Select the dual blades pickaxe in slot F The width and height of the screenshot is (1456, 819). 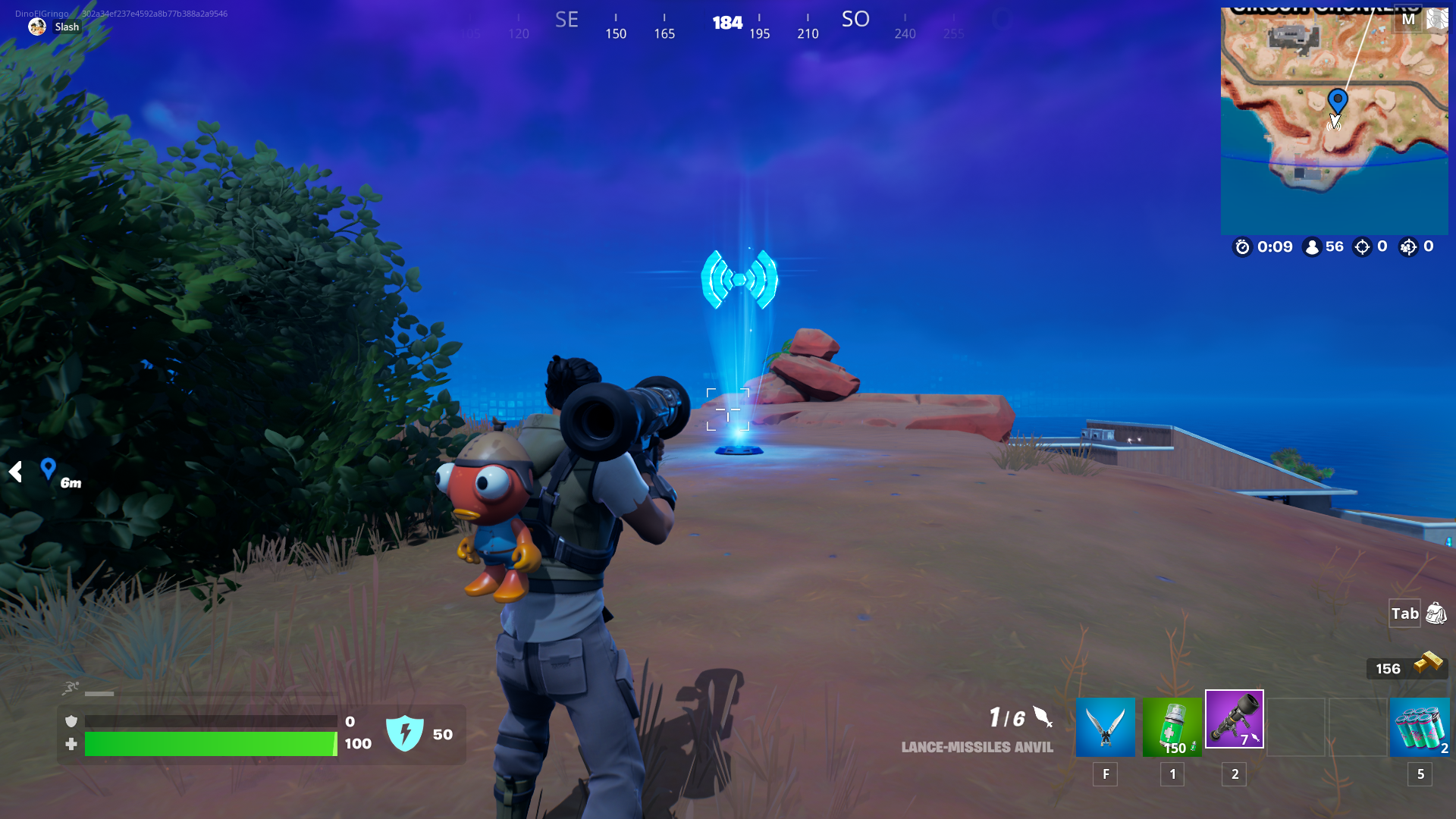coord(1105,726)
